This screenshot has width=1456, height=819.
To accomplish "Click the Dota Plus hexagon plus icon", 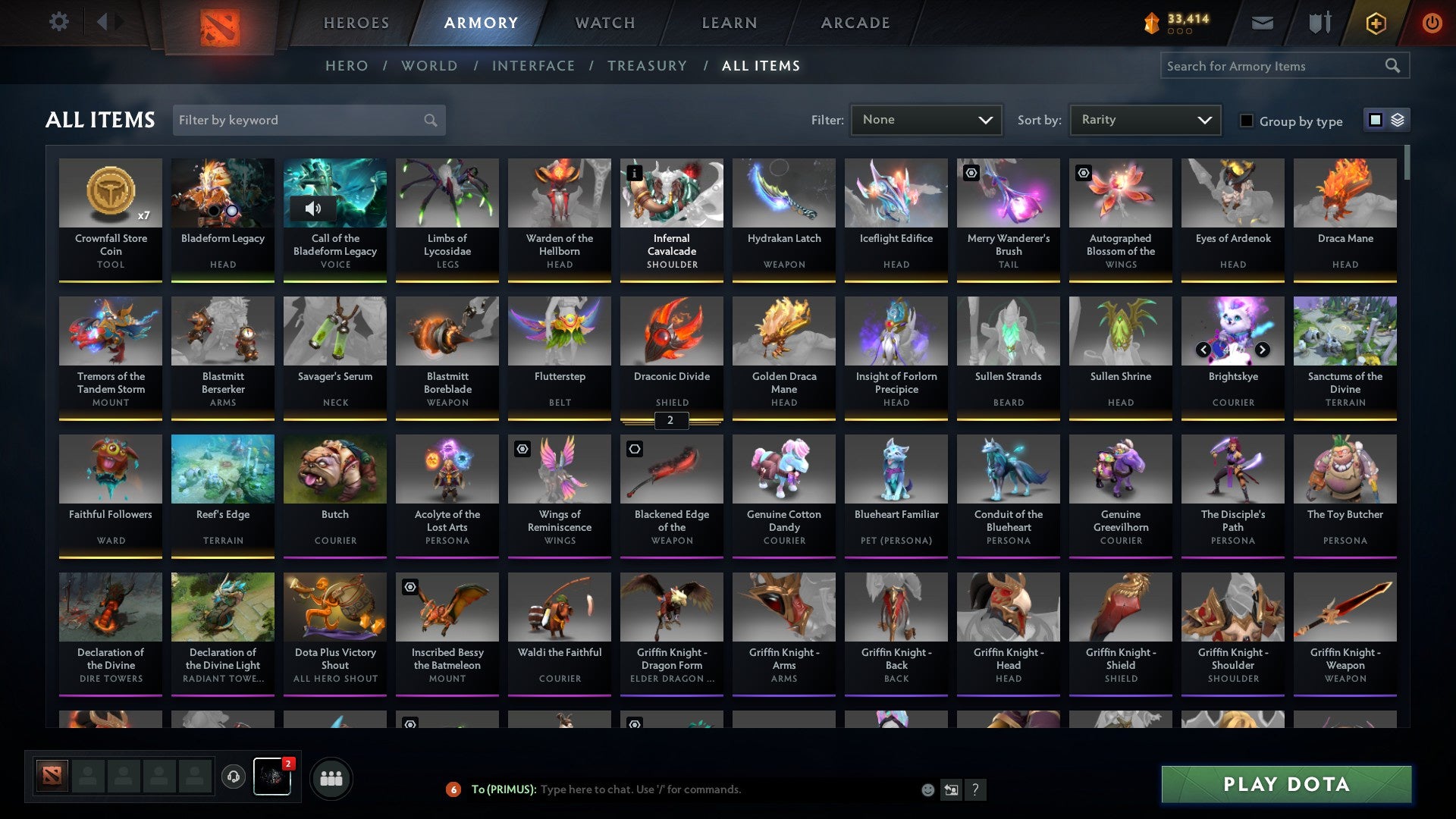I will [1376, 22].
